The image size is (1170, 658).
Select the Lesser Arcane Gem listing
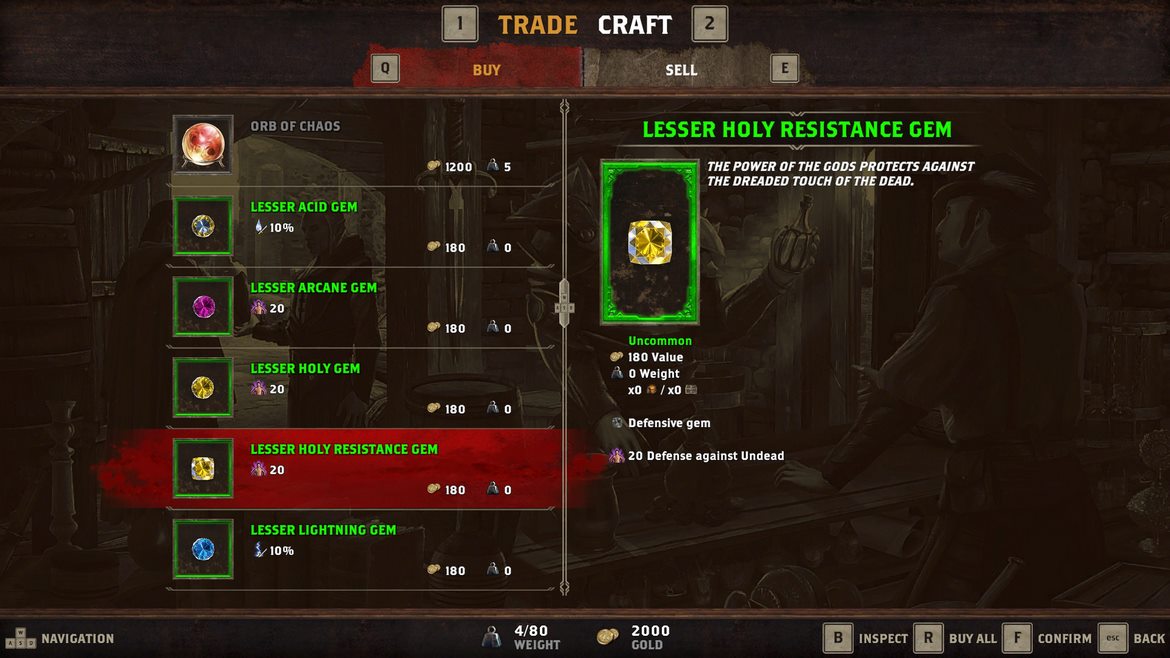(x=362, y=307)
